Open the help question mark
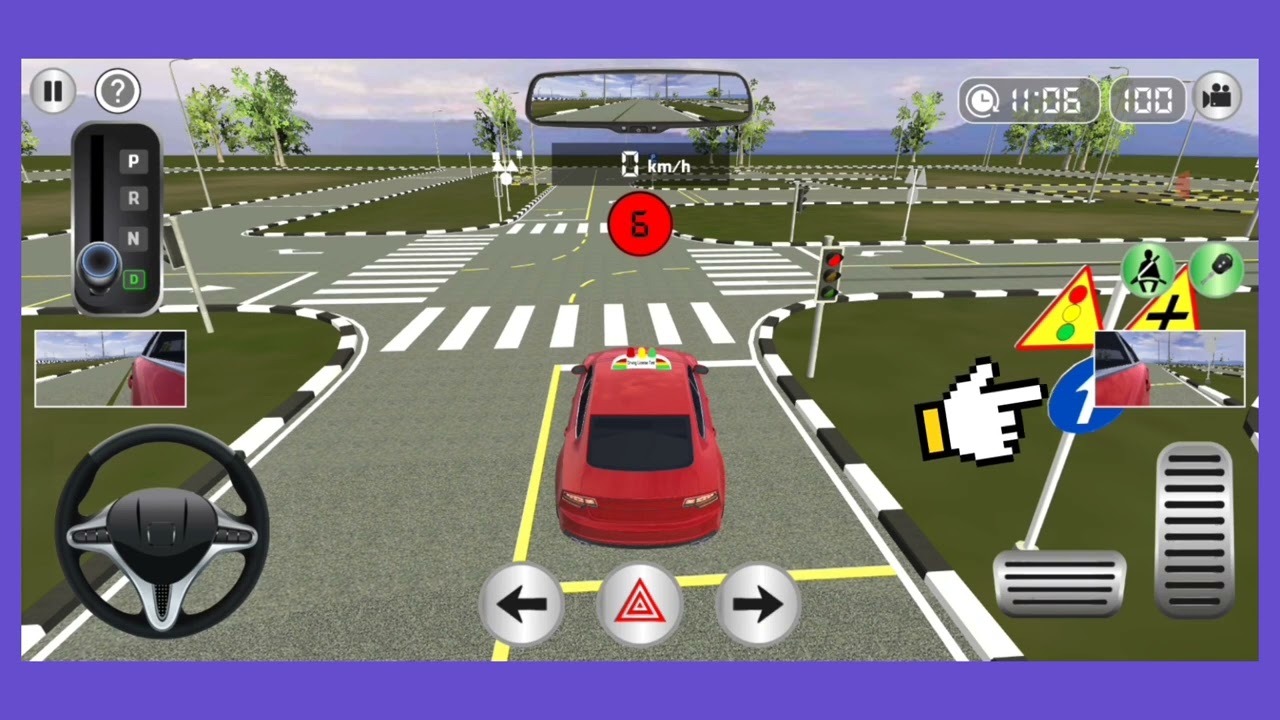Viewport: 1280px width, 720px height. 117,91
